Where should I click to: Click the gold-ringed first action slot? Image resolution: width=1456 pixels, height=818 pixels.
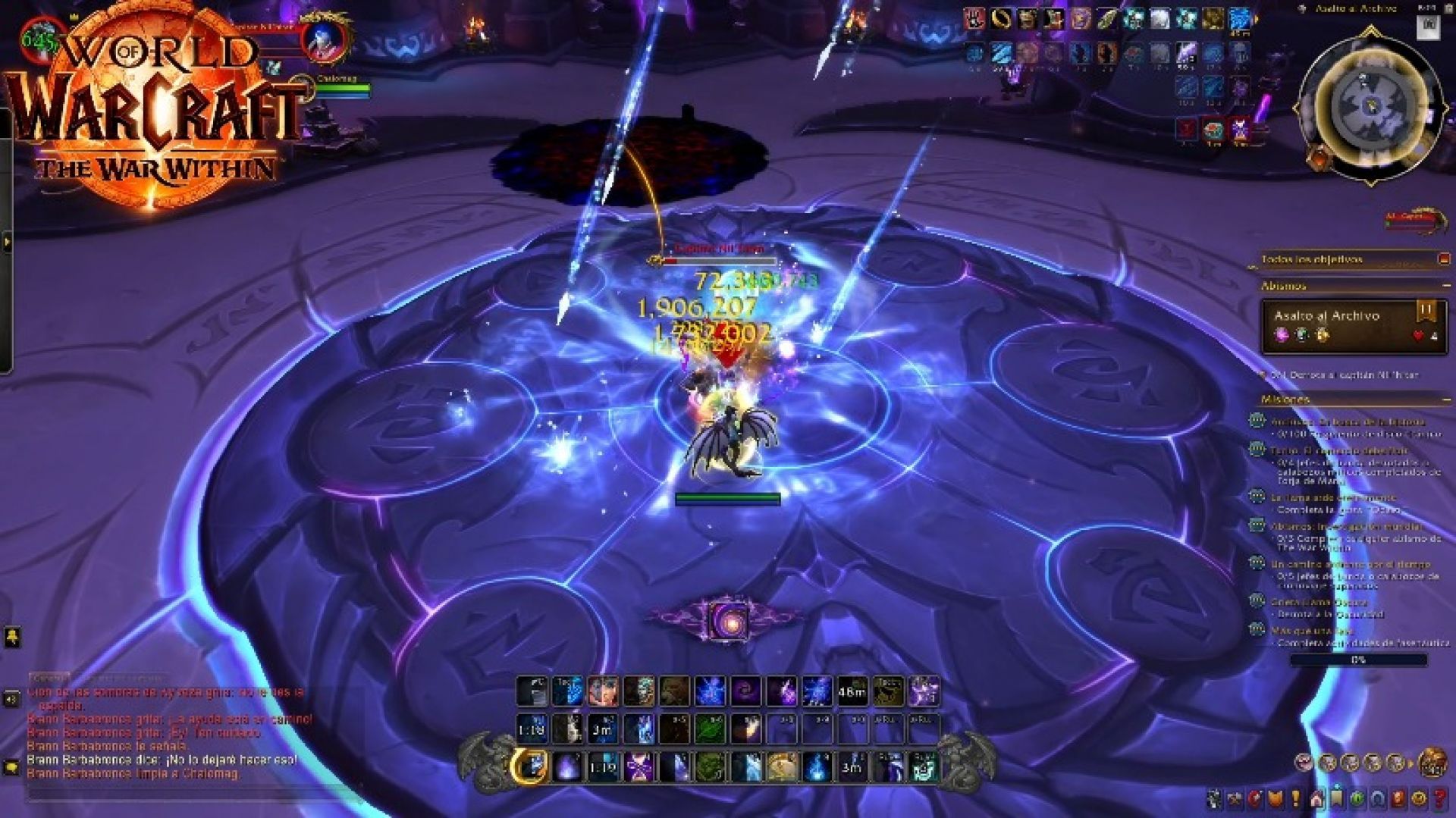pos(529,767)
